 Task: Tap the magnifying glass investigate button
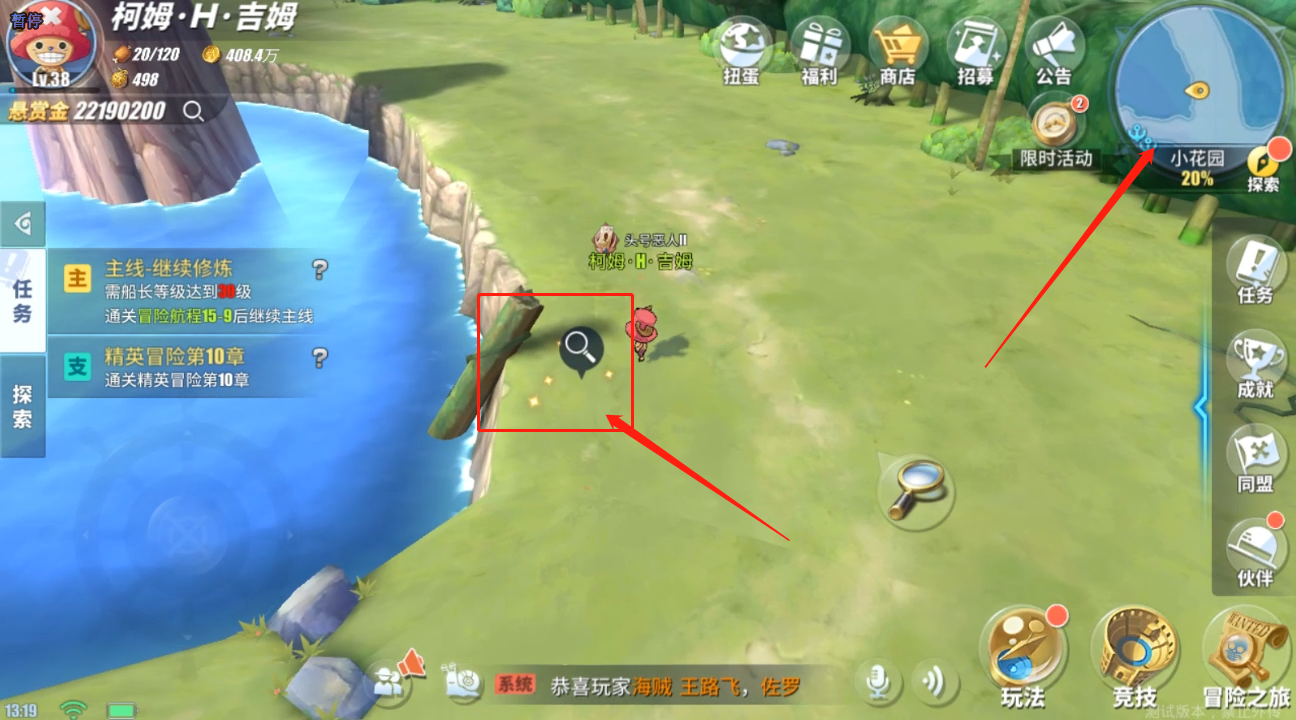click(915, 490)
